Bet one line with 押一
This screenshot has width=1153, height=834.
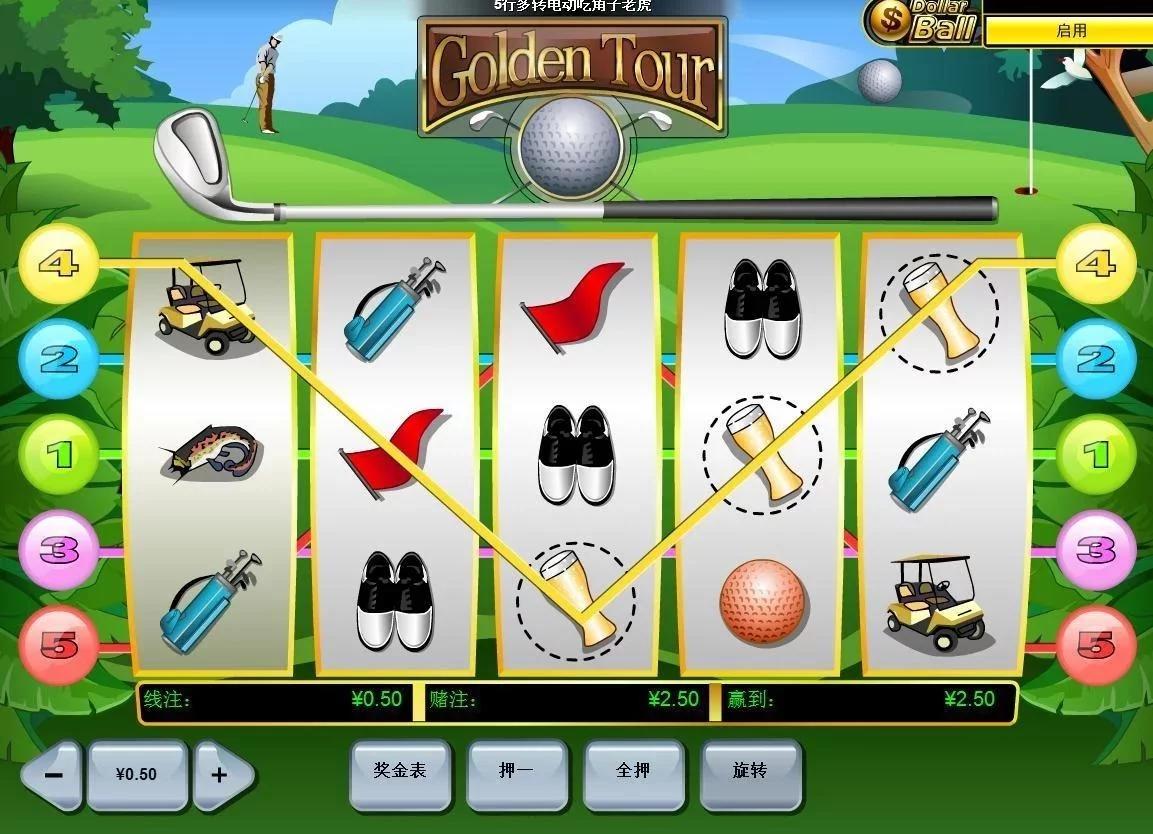pyautogui.click(x=517, y=773)
